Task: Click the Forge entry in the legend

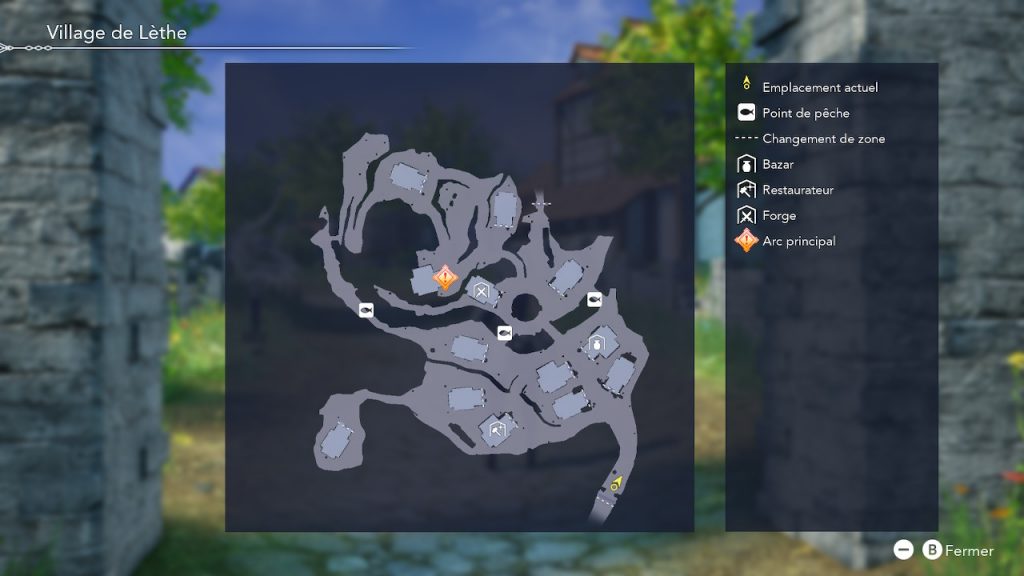Action: [778, 215]
